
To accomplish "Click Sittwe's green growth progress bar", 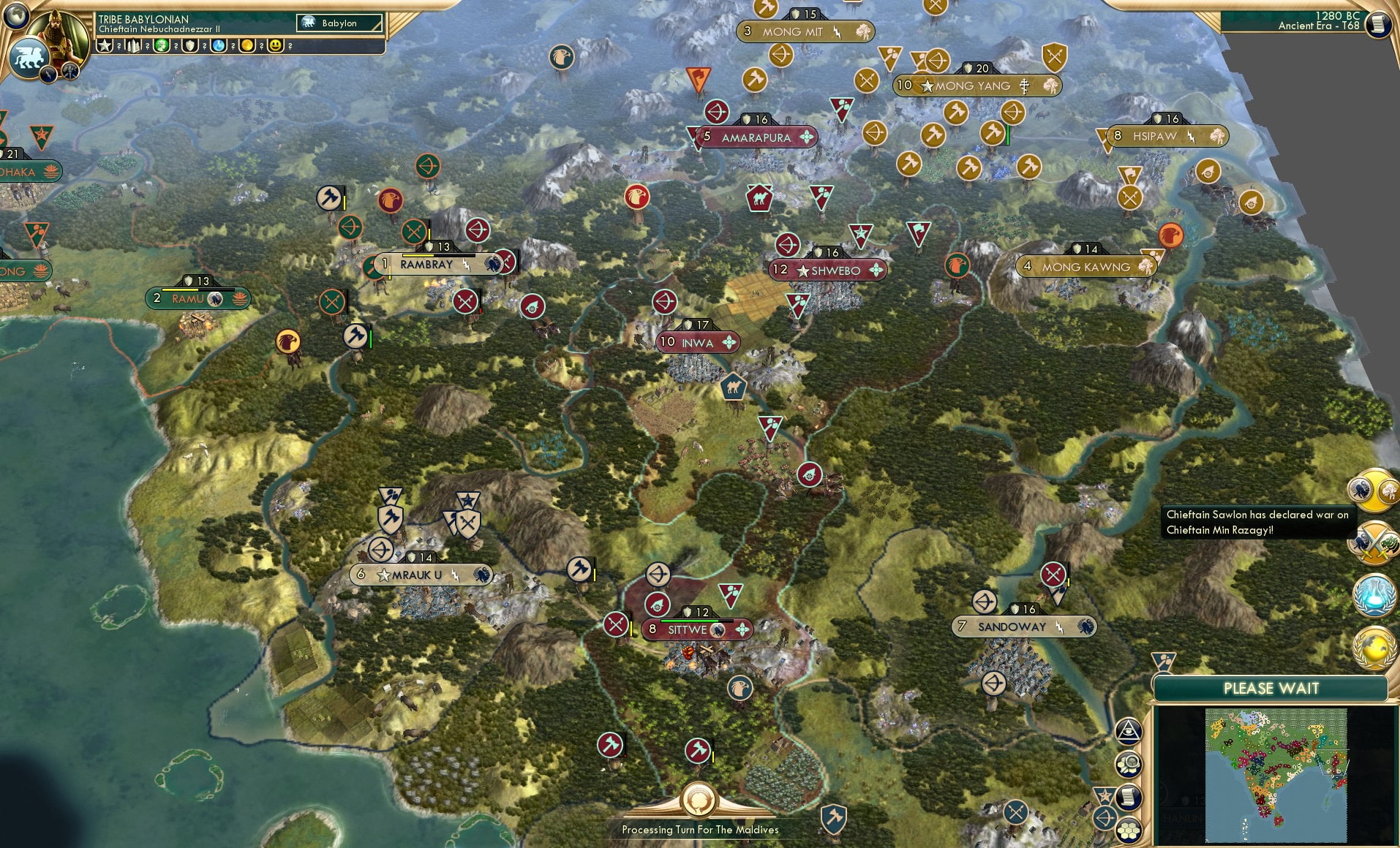I will point(690,621).
